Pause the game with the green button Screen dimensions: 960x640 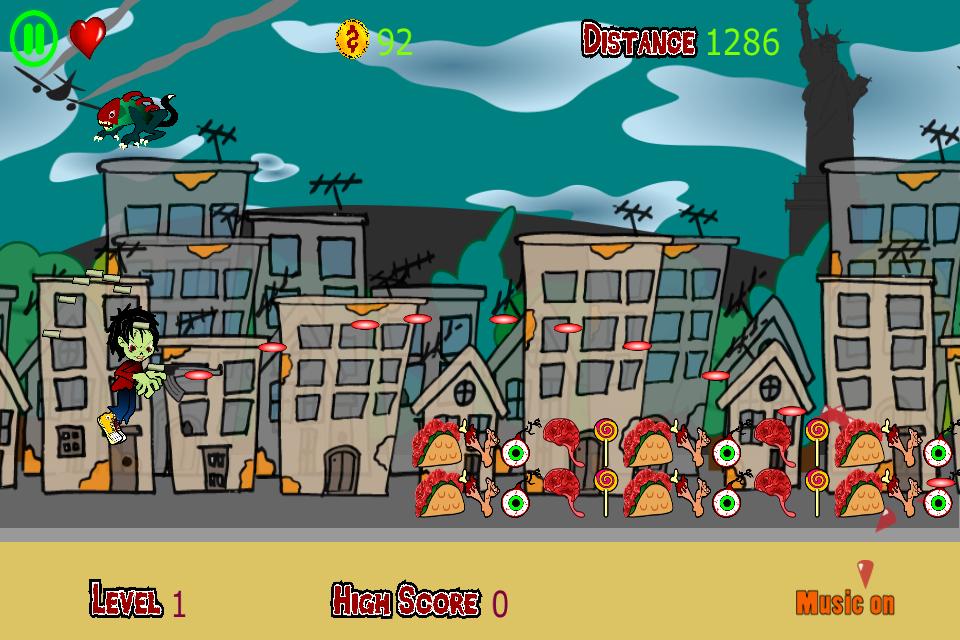coord(33,38)
